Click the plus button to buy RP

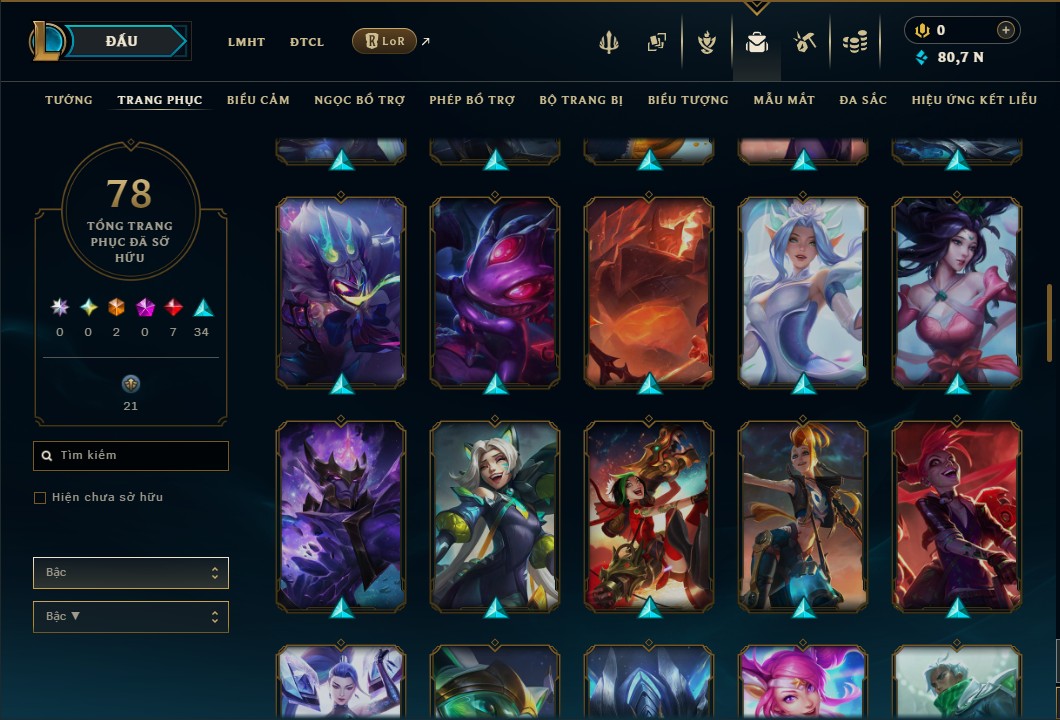[x=1006, y=31]
